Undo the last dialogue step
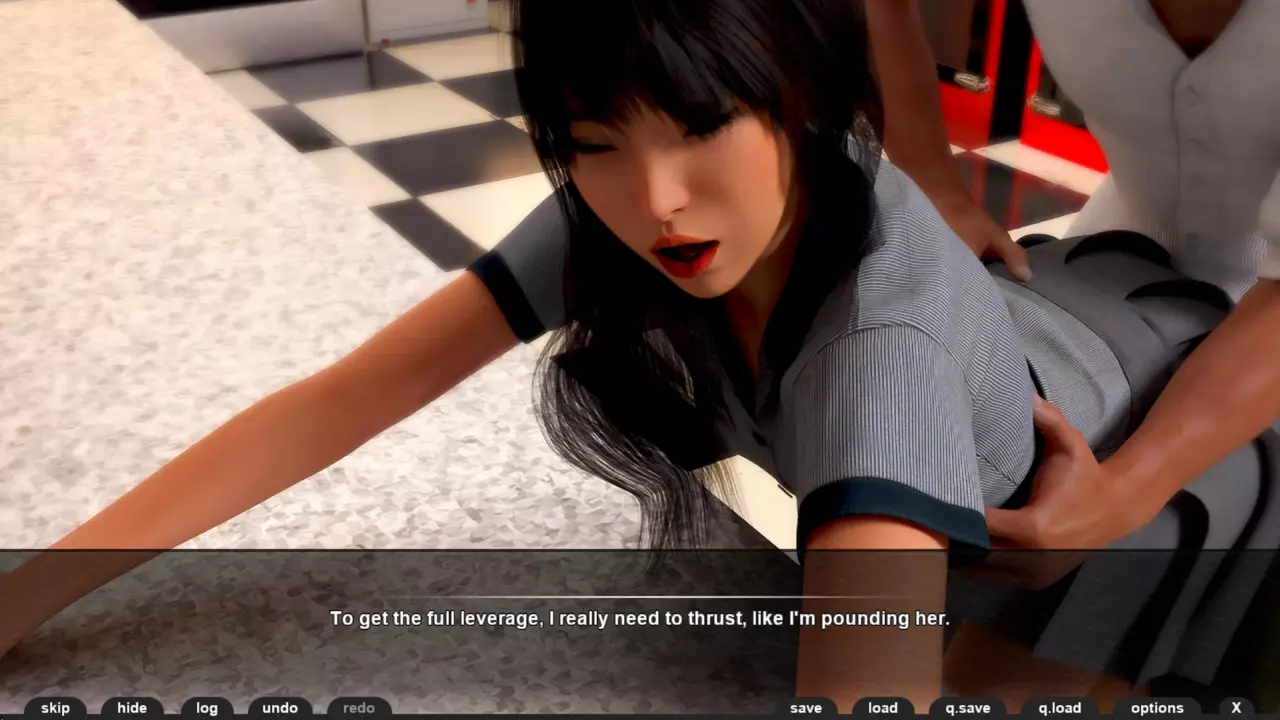Image resolution: width=1280 pixels, height=720 pixels. pyautogui.click(x=280, y=708)
